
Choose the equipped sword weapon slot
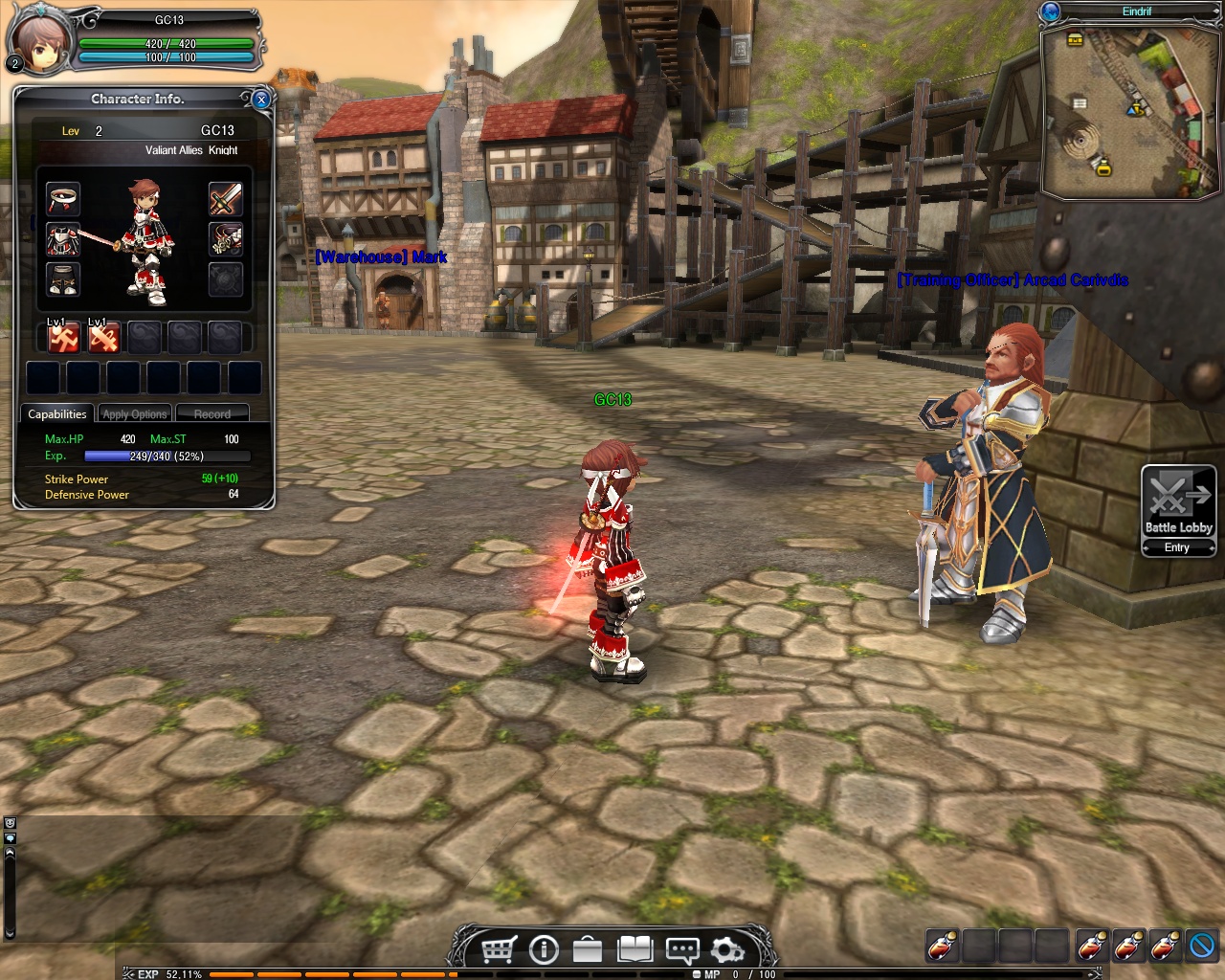coord(226,199)
